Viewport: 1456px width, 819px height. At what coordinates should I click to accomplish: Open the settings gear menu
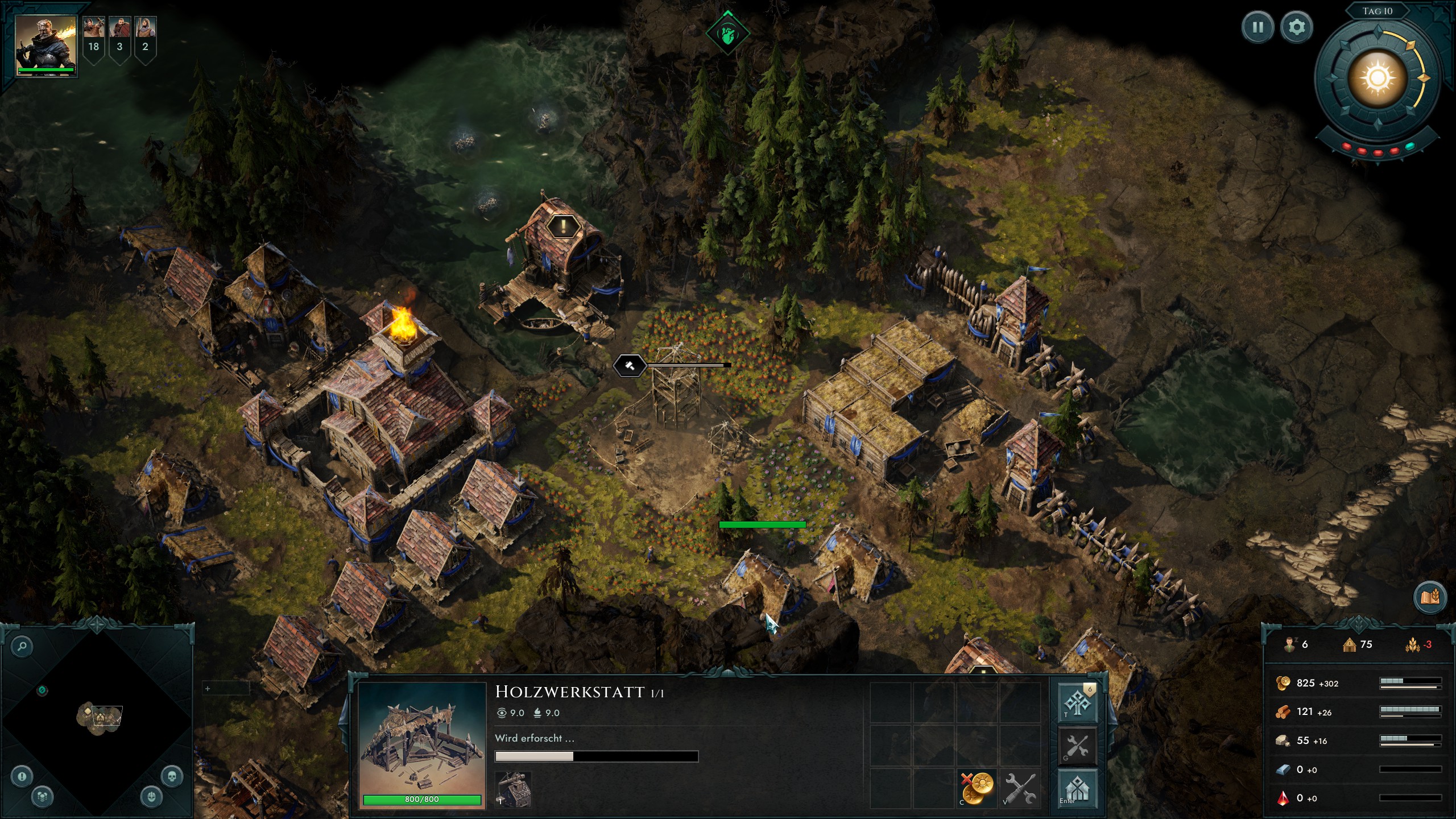(1296, 27)
